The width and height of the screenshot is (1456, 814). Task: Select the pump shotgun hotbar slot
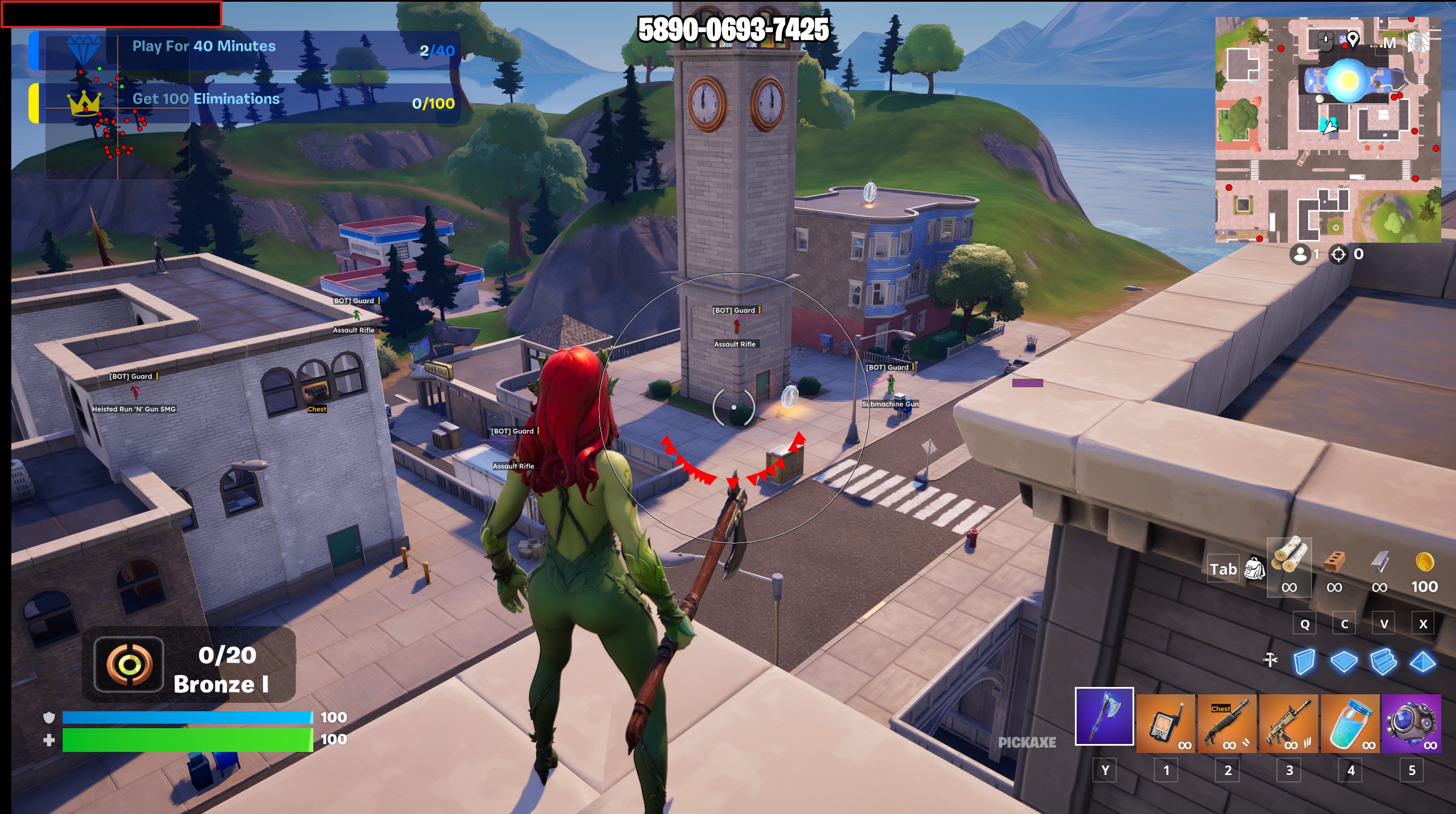[1227, 724]
